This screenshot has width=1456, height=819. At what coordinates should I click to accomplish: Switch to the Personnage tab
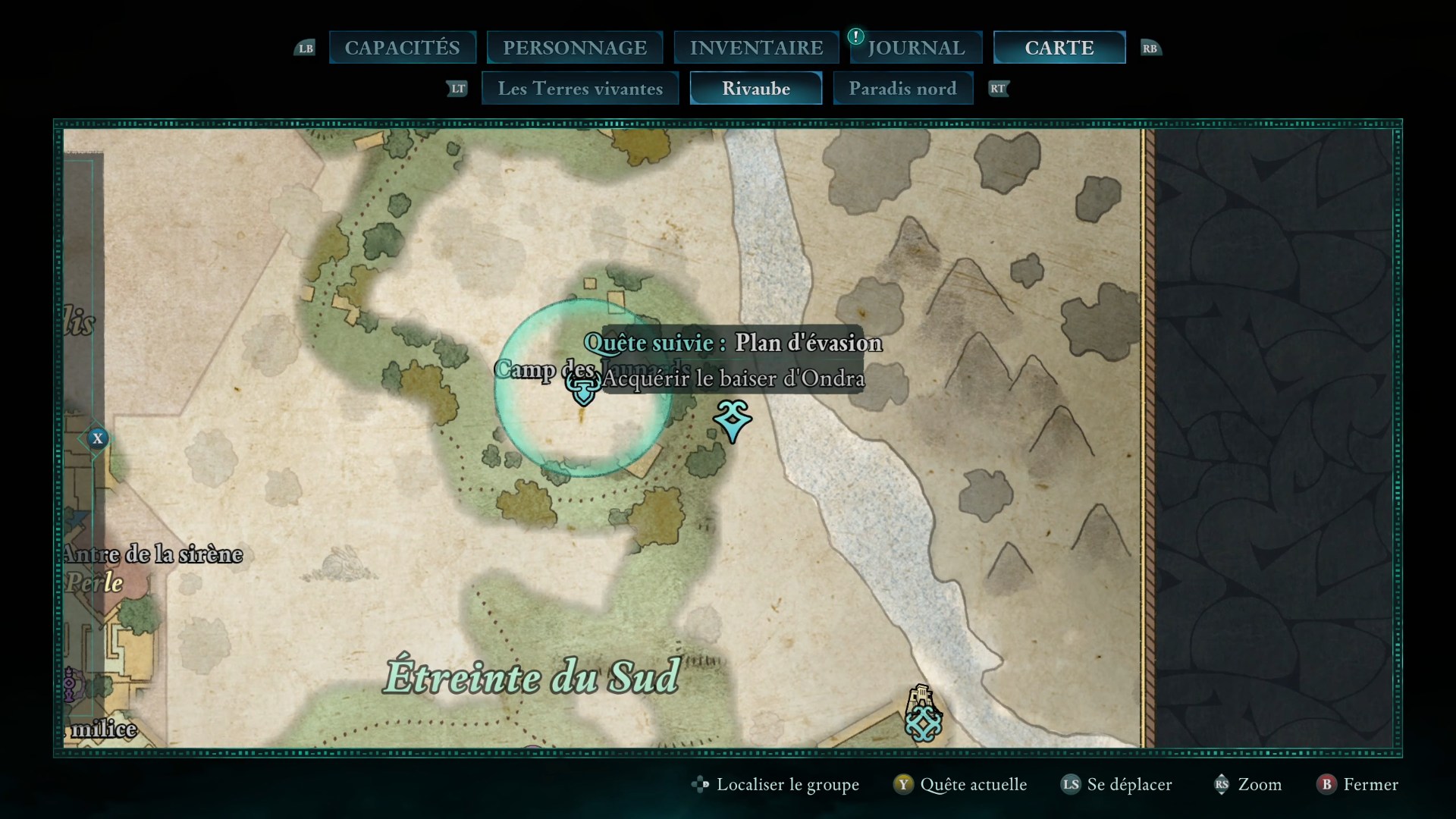(575, 48)
